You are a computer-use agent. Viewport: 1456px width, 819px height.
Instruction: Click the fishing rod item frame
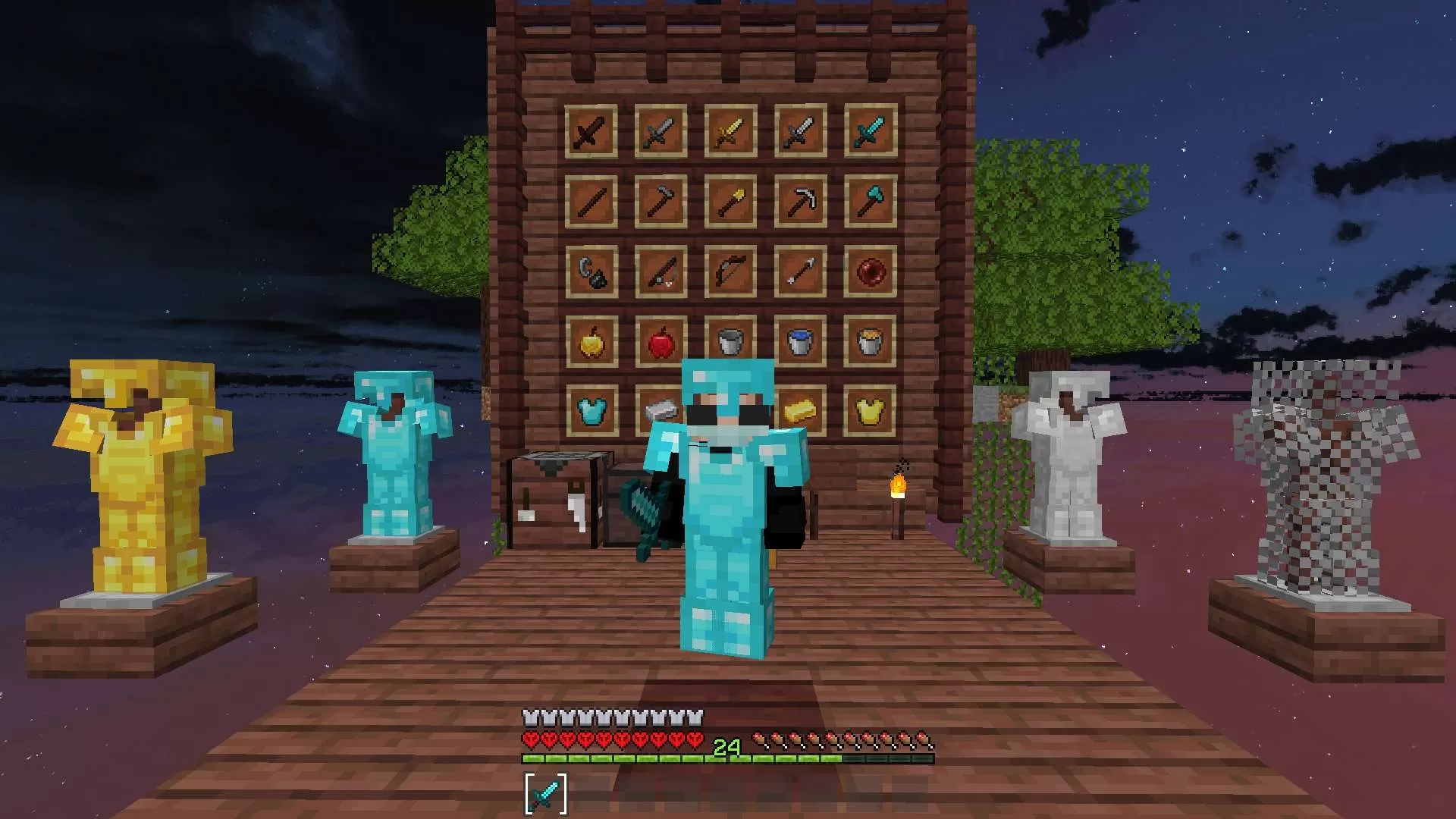(x=660, y=271)
